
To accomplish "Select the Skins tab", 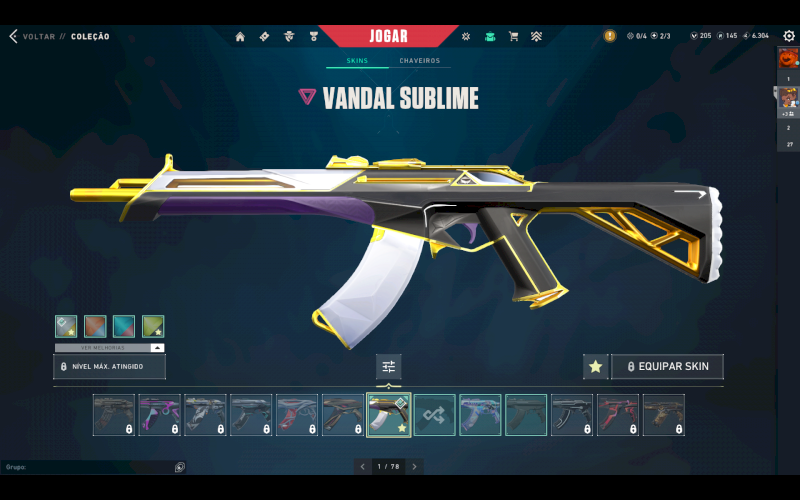I will [x=357, y=61].
